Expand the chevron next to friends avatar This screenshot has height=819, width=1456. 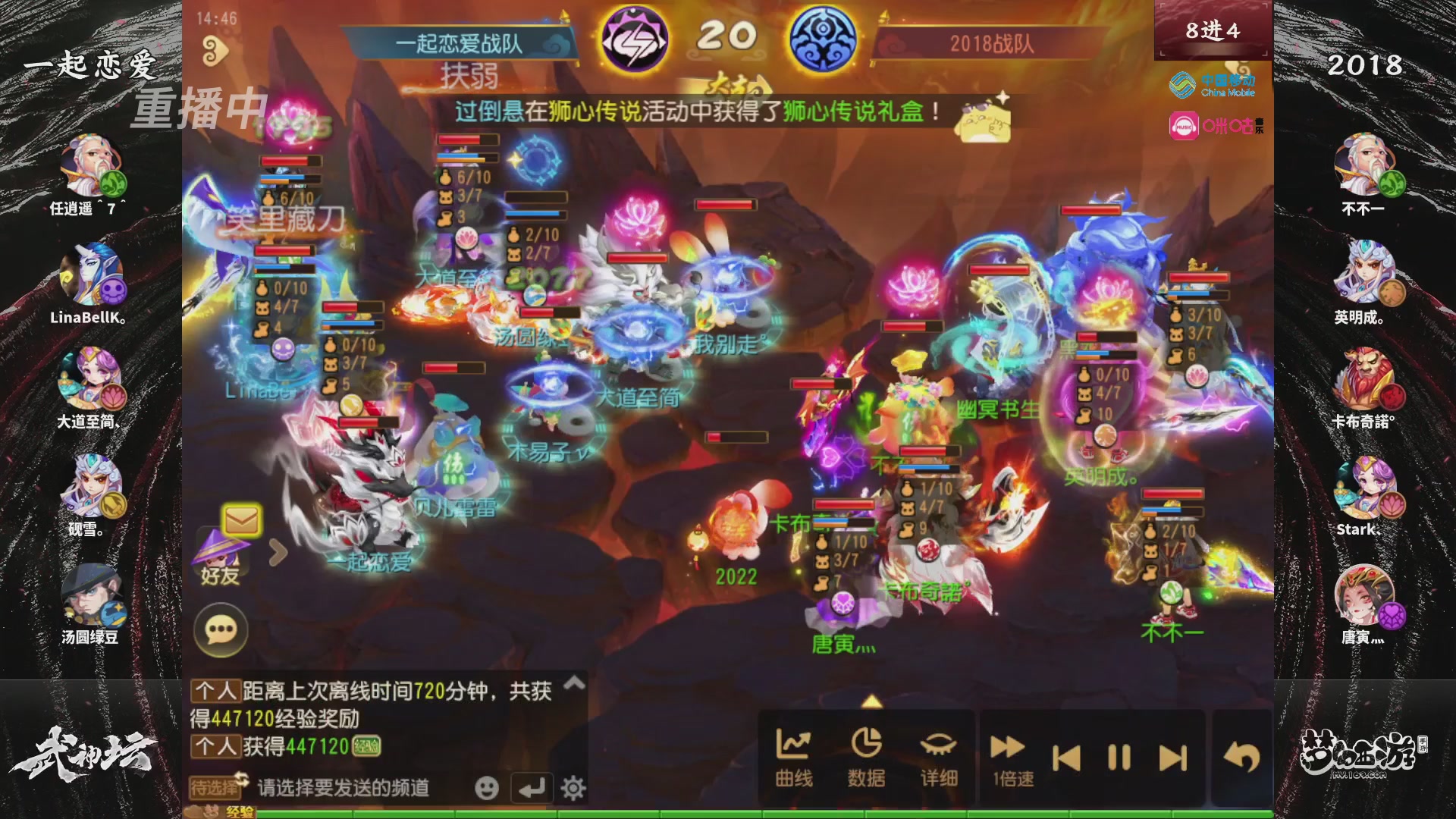(x=278, y=551)
